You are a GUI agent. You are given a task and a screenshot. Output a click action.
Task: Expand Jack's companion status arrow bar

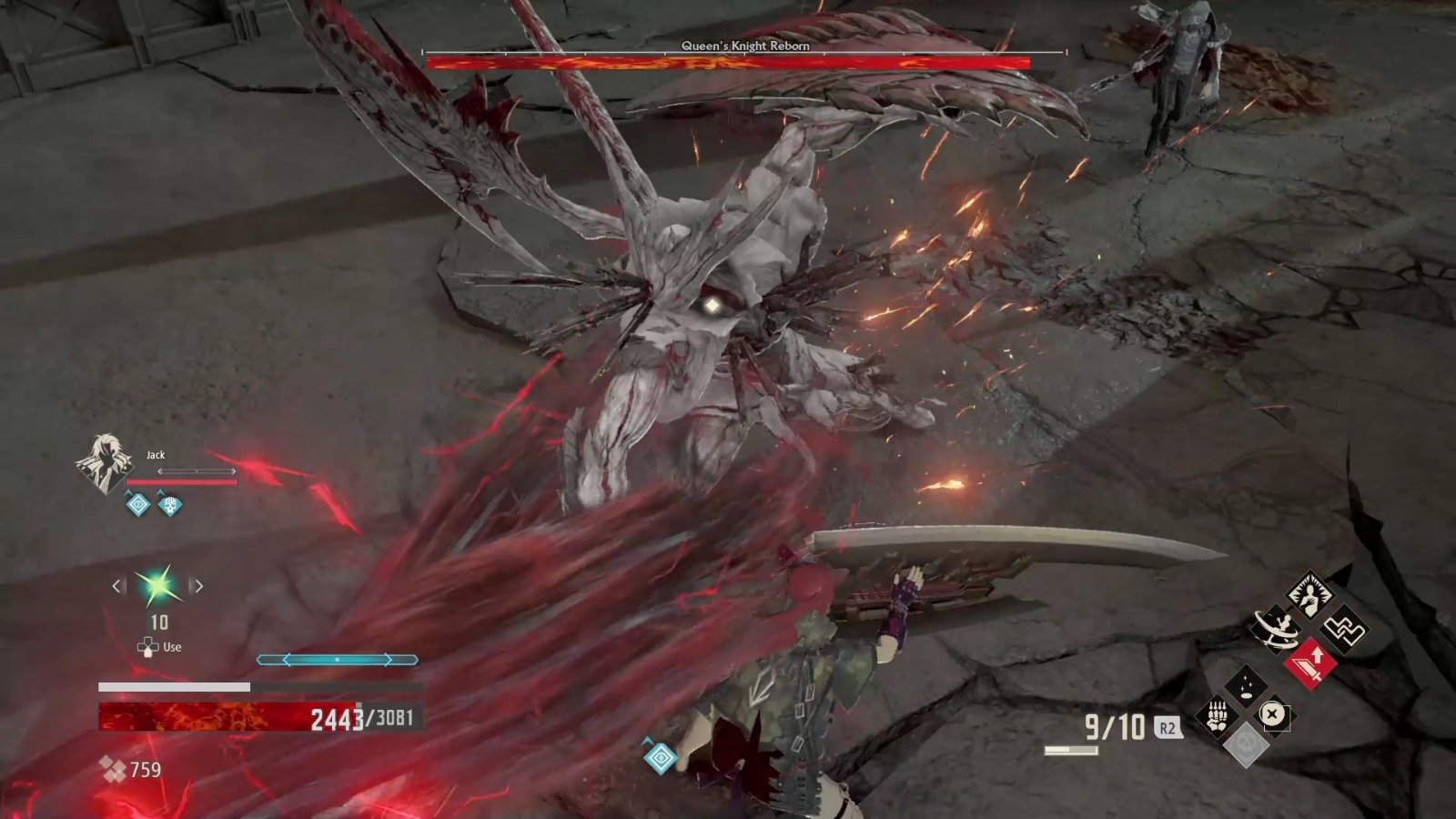[x=197, y=470]
